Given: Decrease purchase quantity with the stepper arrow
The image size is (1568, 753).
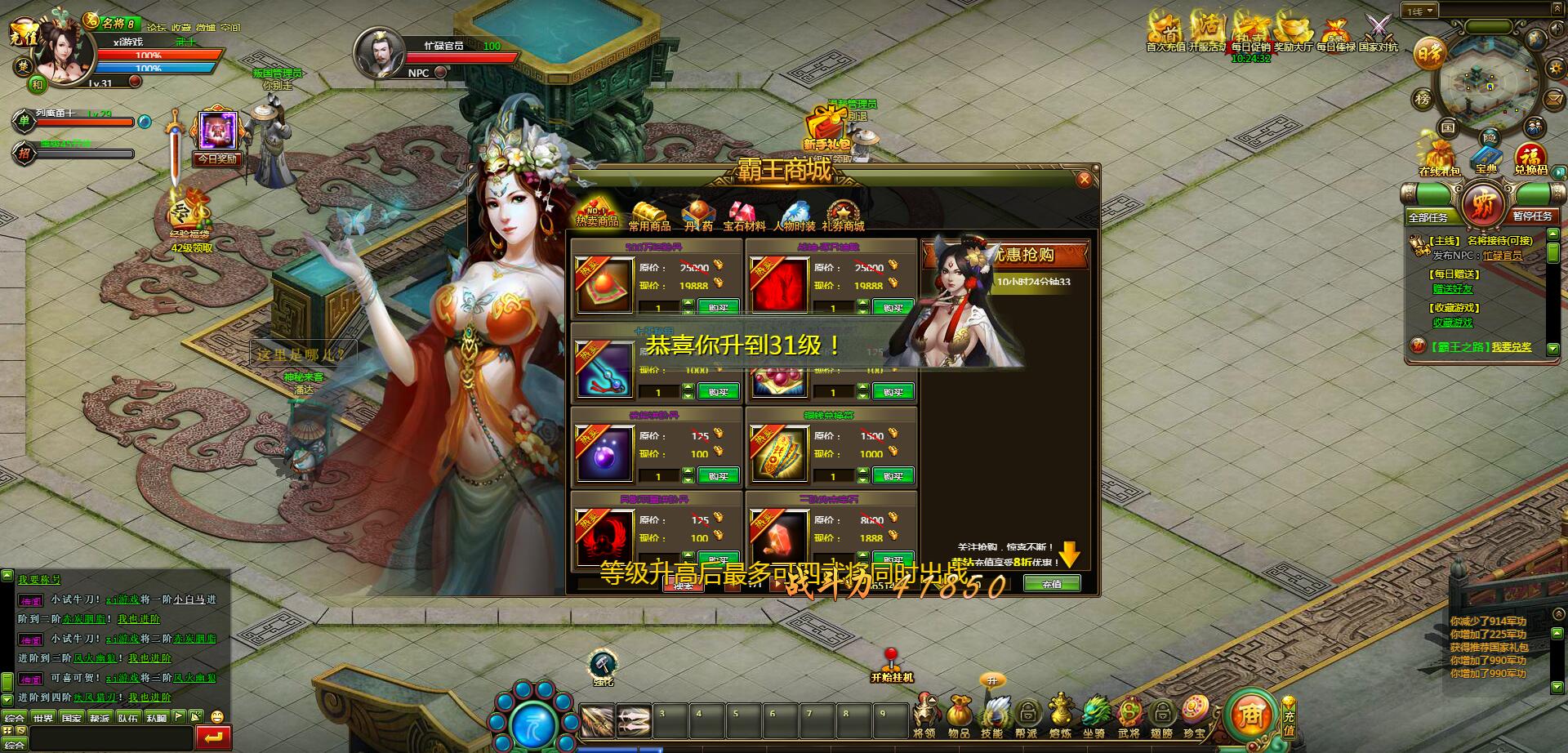Looking at the screenshot, I should [x=688, y=312].
